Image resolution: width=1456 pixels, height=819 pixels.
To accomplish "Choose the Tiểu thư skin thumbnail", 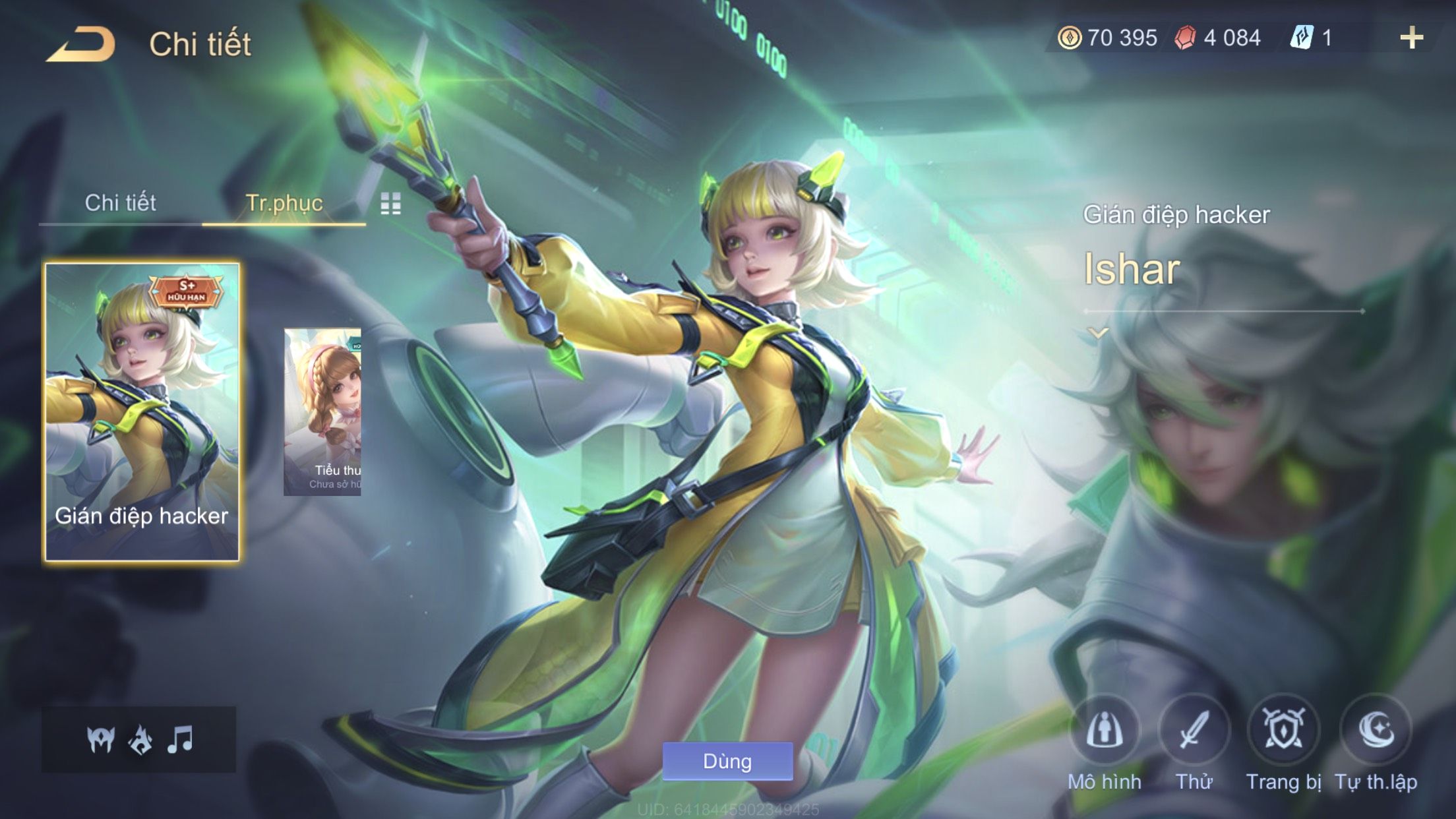I will [x=322, y=412].
